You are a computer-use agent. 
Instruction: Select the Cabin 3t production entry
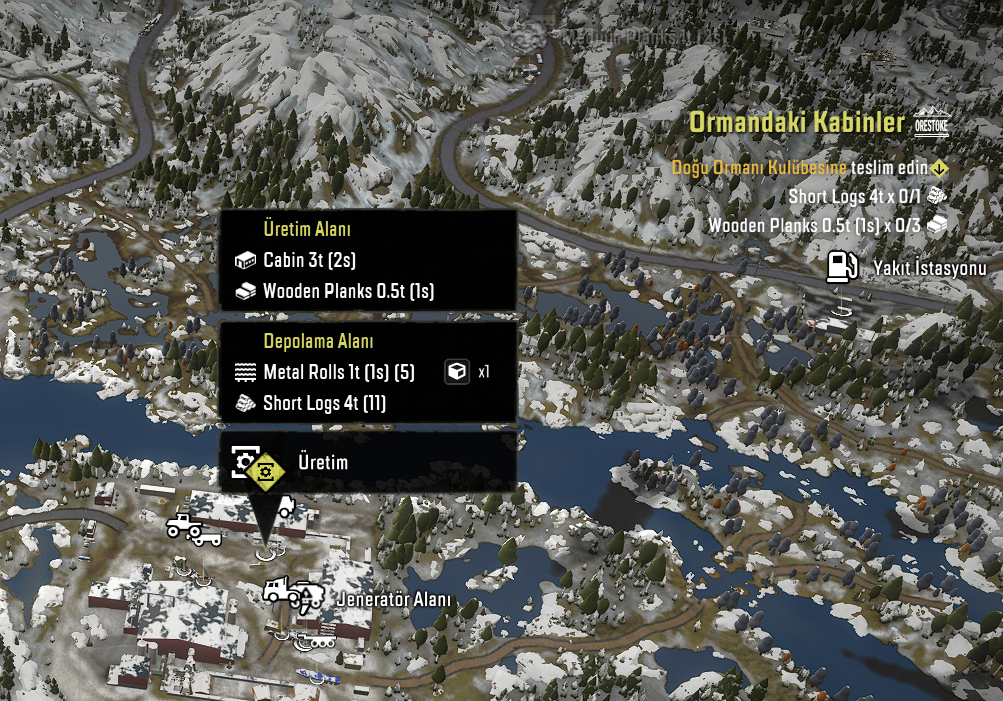(309, 261)
